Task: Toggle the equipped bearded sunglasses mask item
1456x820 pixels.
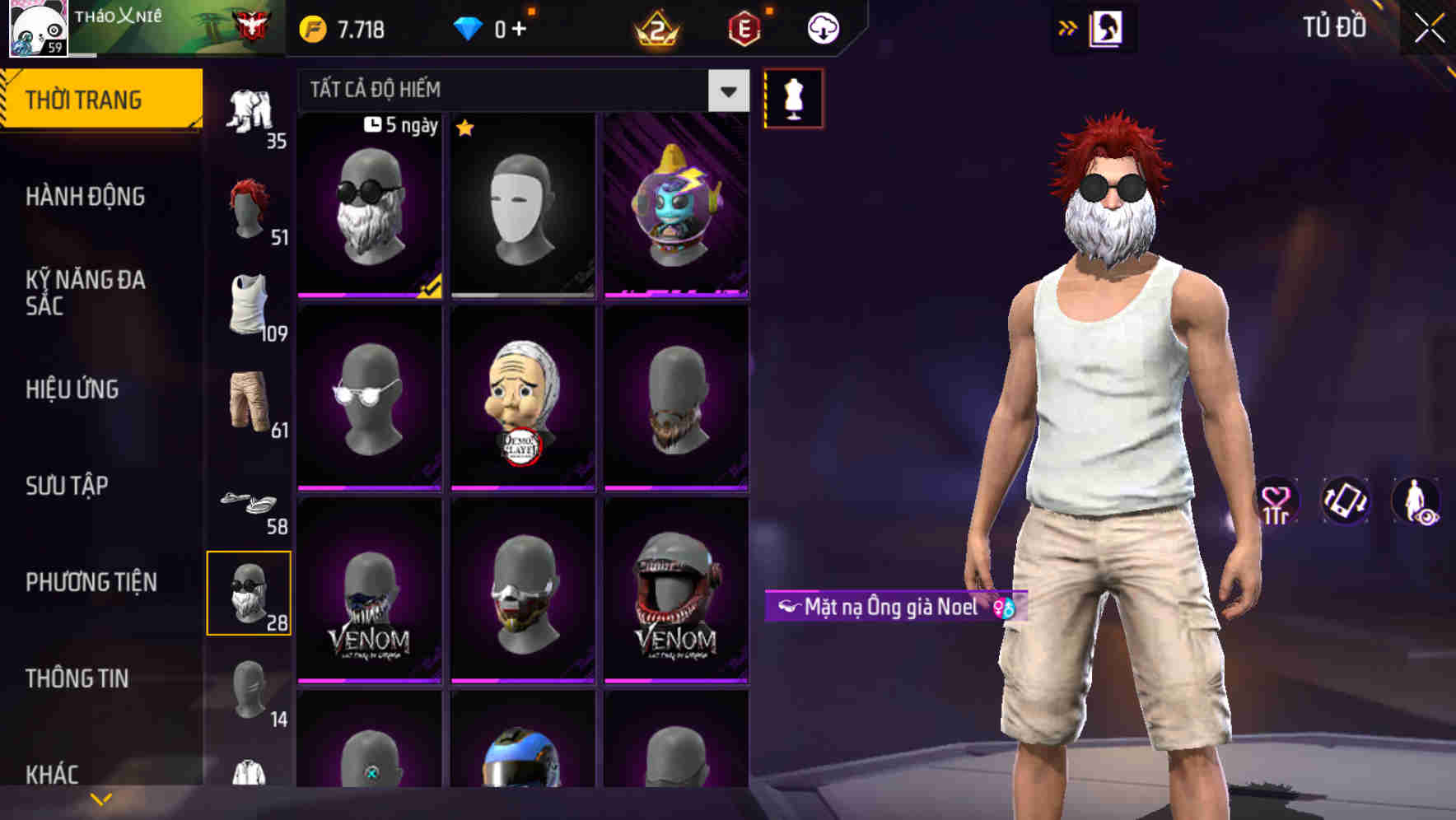Action: coord(369,206)
